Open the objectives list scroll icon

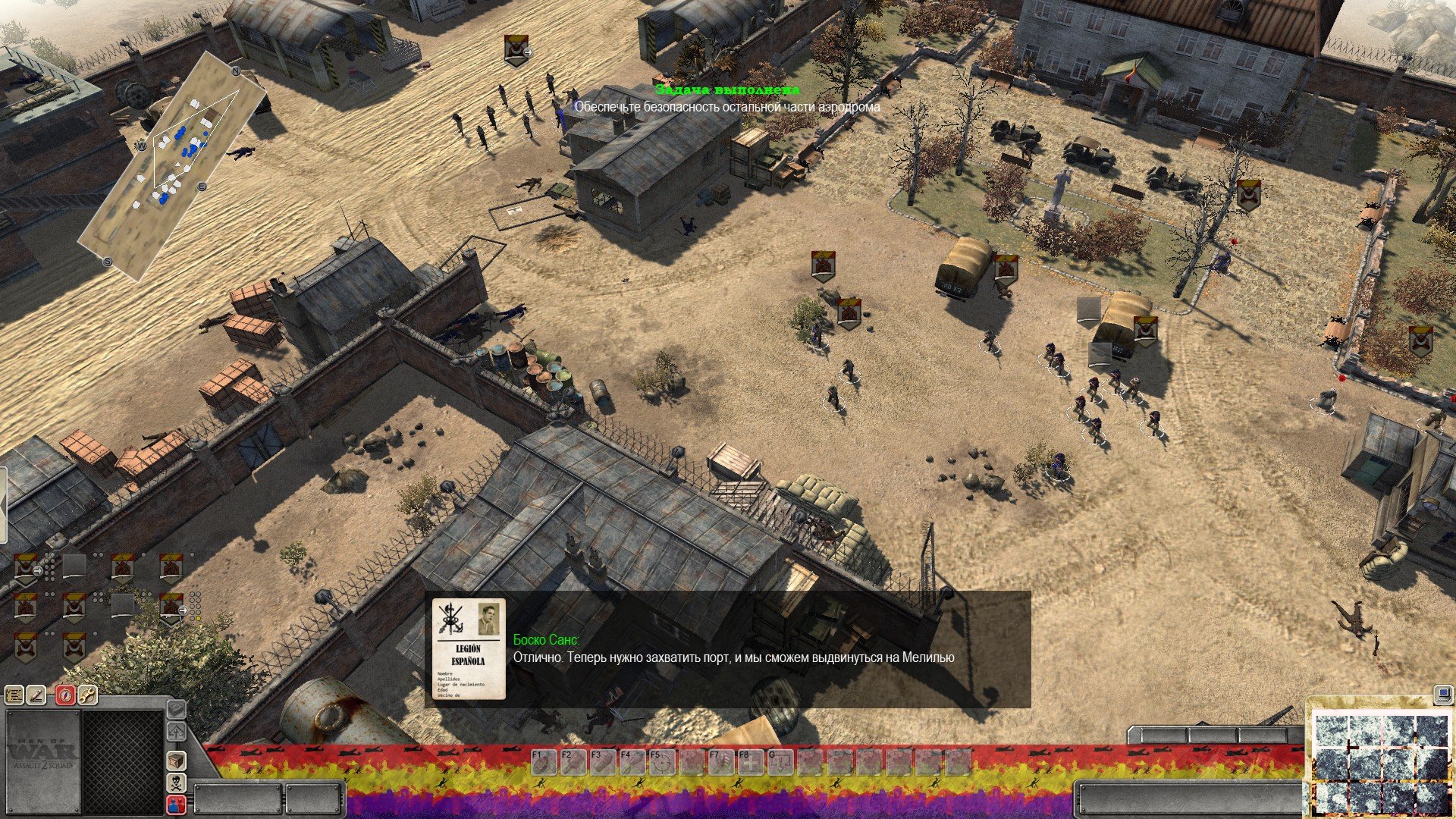(x=14, y=695)
